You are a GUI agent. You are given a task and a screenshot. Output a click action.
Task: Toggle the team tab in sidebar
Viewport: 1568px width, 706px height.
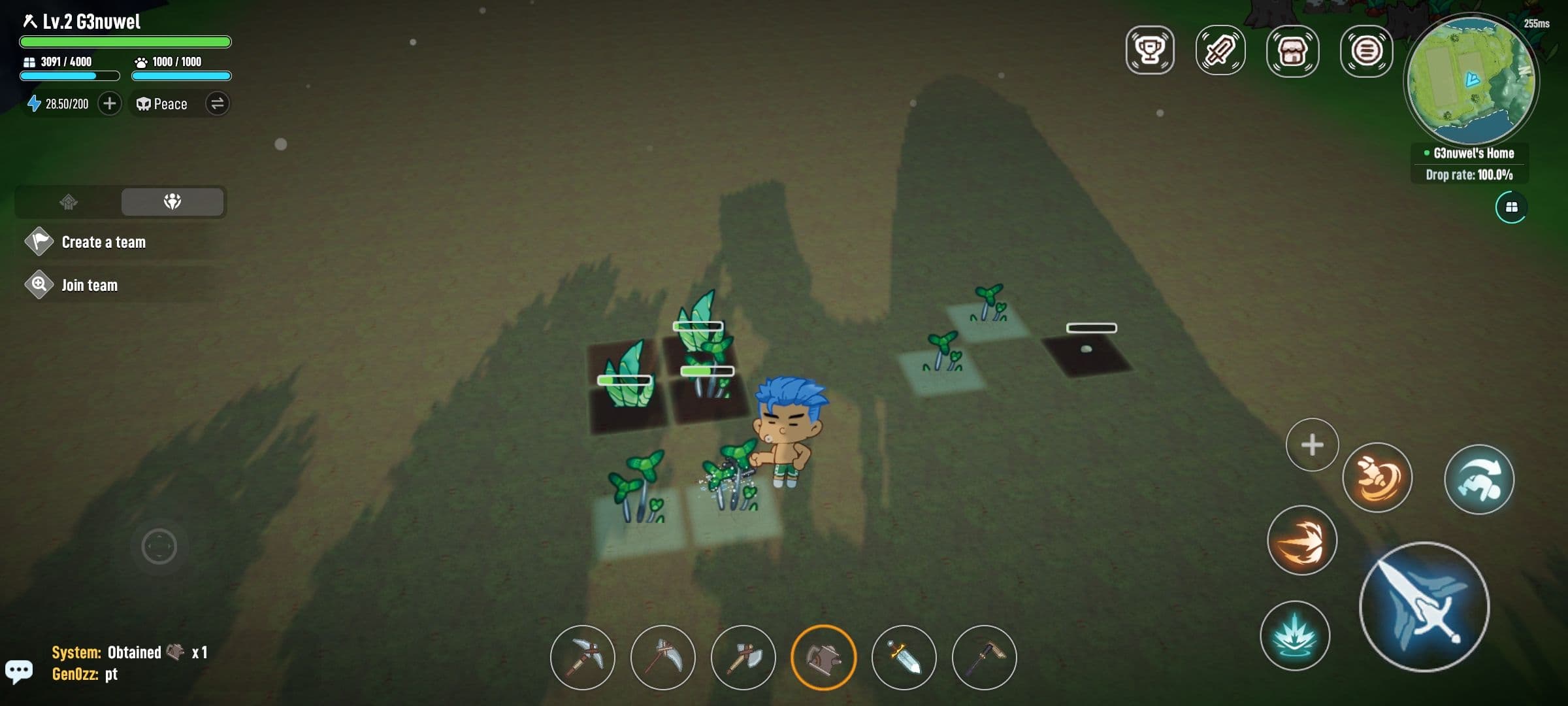coord(172,202)
